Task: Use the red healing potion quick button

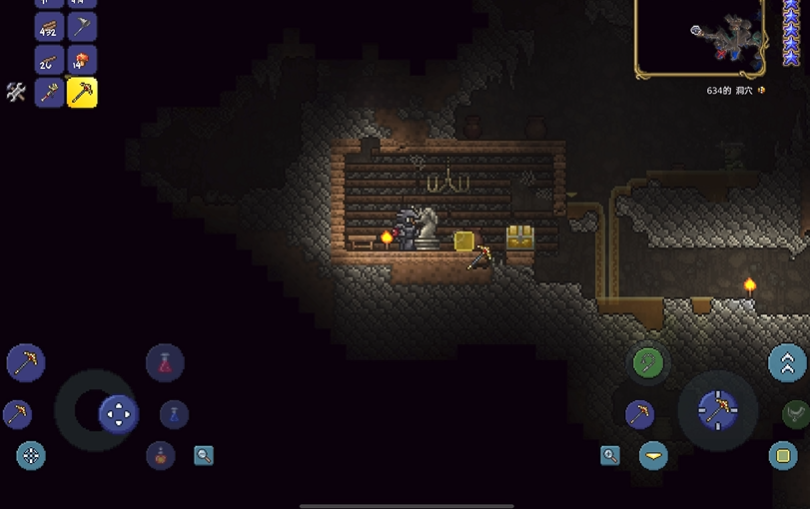Action: tap(165, 362)
